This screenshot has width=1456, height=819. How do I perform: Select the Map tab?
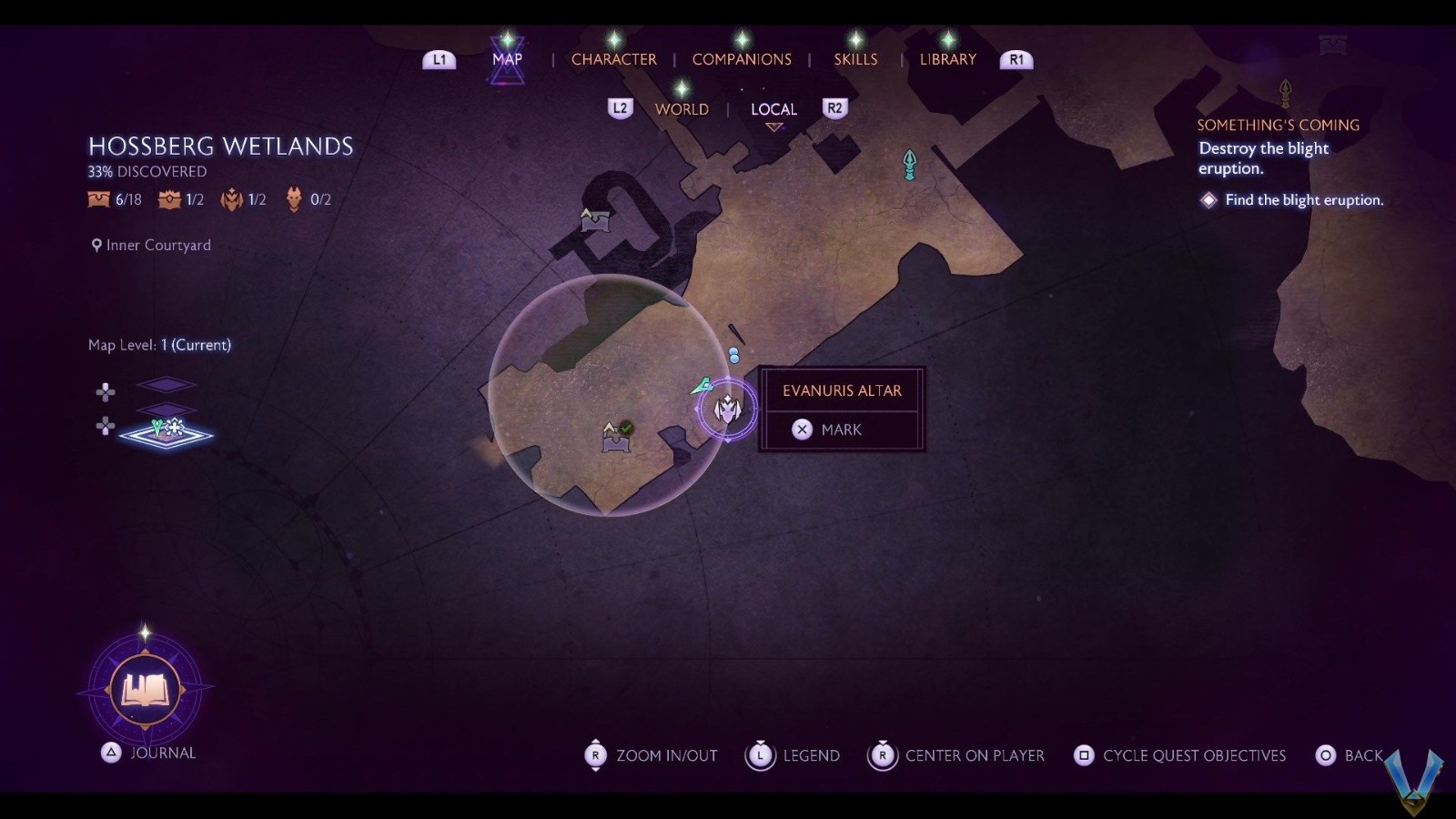(507, 59)
